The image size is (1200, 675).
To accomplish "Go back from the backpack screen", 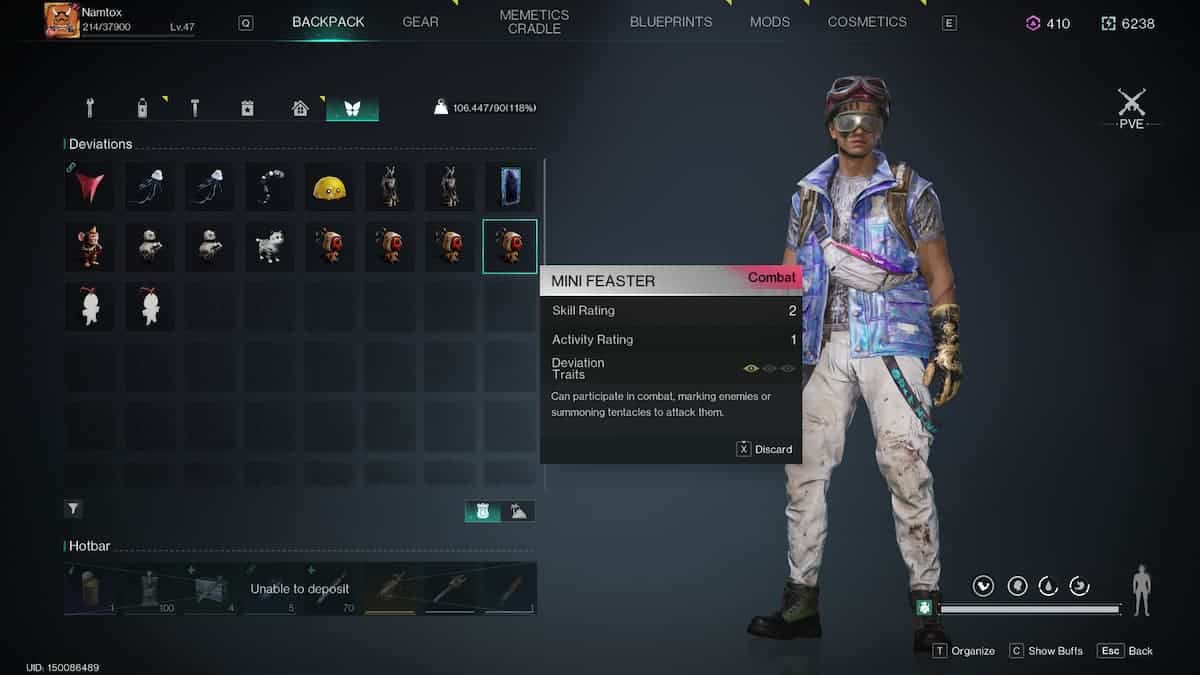I will 1126,651.
